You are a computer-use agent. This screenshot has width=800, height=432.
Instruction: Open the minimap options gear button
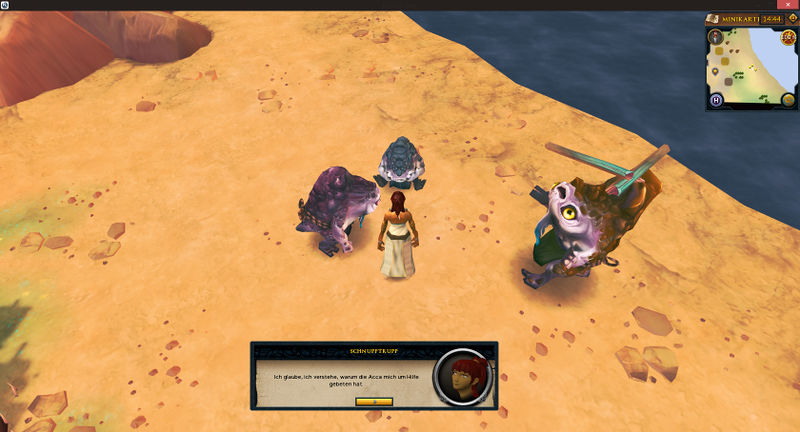pyautogui.click(x=791, y=18)
